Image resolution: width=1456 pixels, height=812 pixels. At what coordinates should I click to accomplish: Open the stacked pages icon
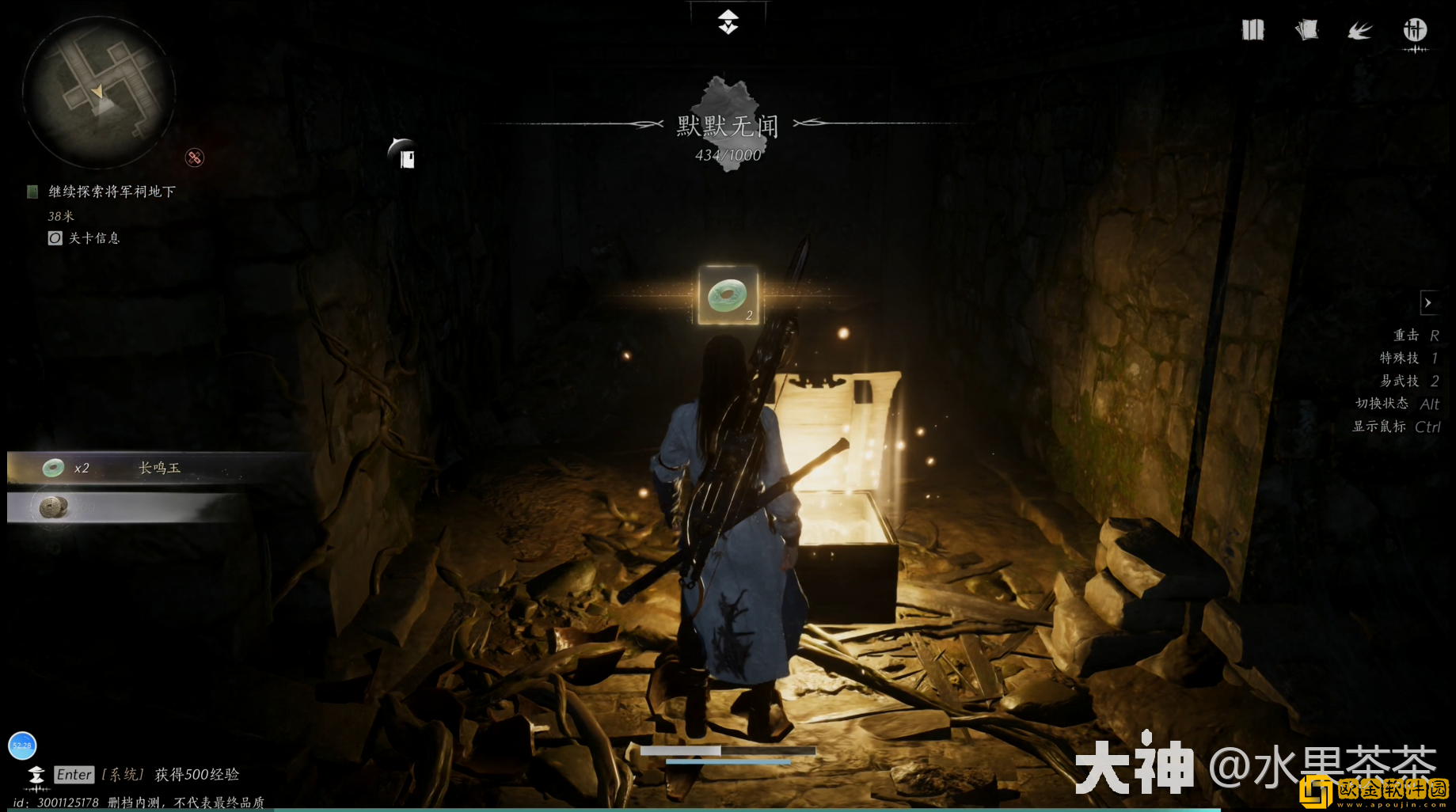1306,31
